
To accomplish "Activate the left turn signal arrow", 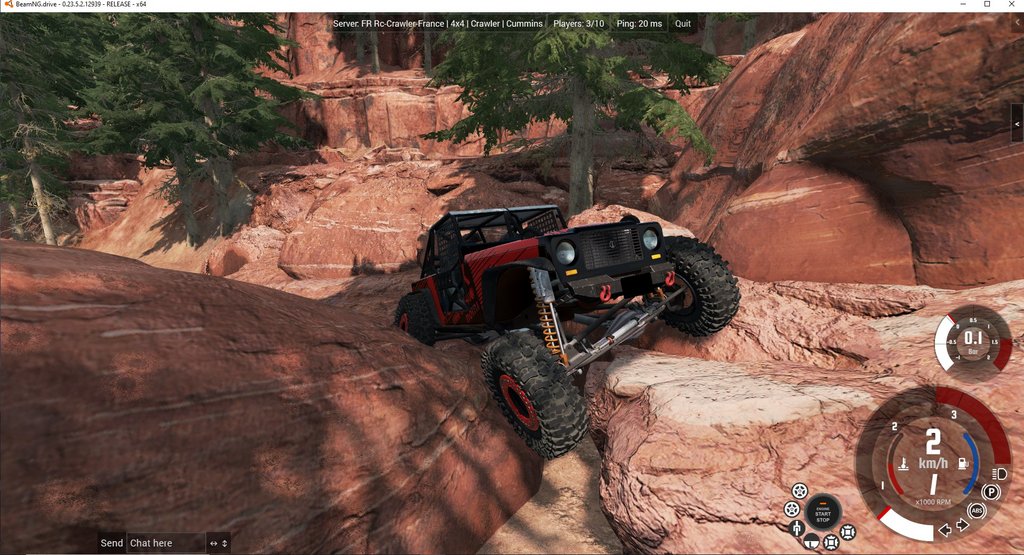I will coord(944,530).
